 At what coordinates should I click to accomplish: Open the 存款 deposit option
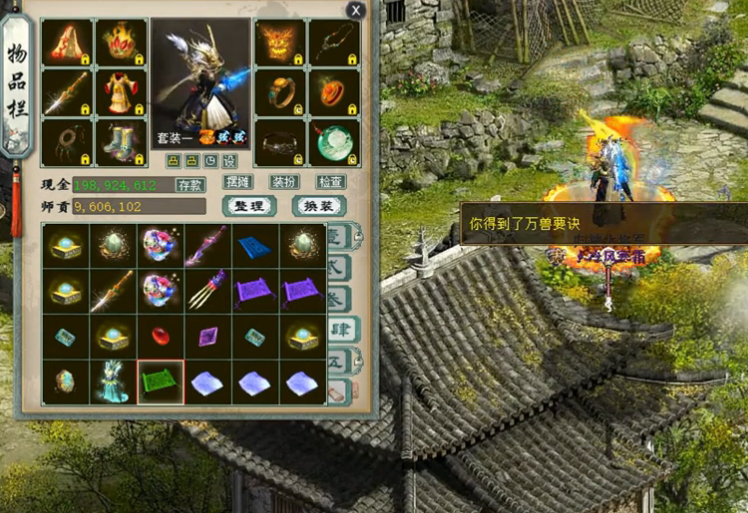pyautogui.click(x=190, y=185)
